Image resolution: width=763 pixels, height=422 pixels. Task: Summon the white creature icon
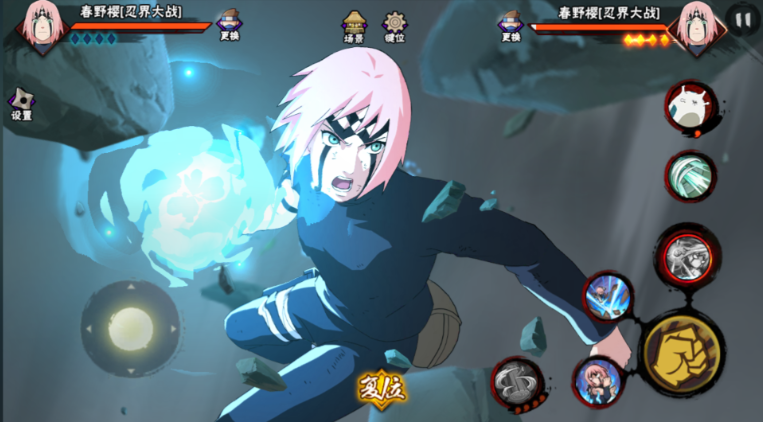[690, 106]
